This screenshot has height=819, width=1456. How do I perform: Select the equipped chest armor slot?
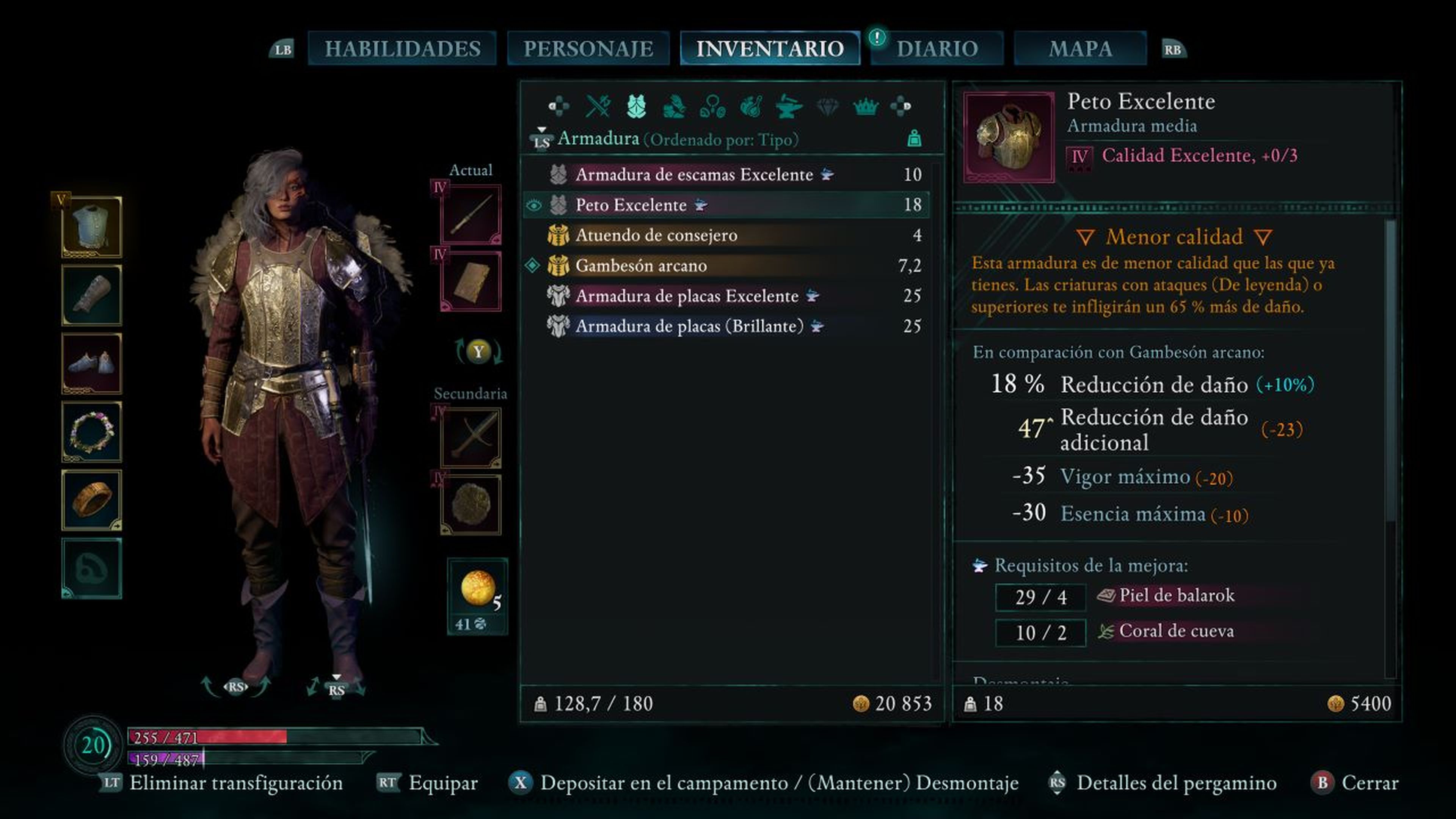(x=91, y=227)
